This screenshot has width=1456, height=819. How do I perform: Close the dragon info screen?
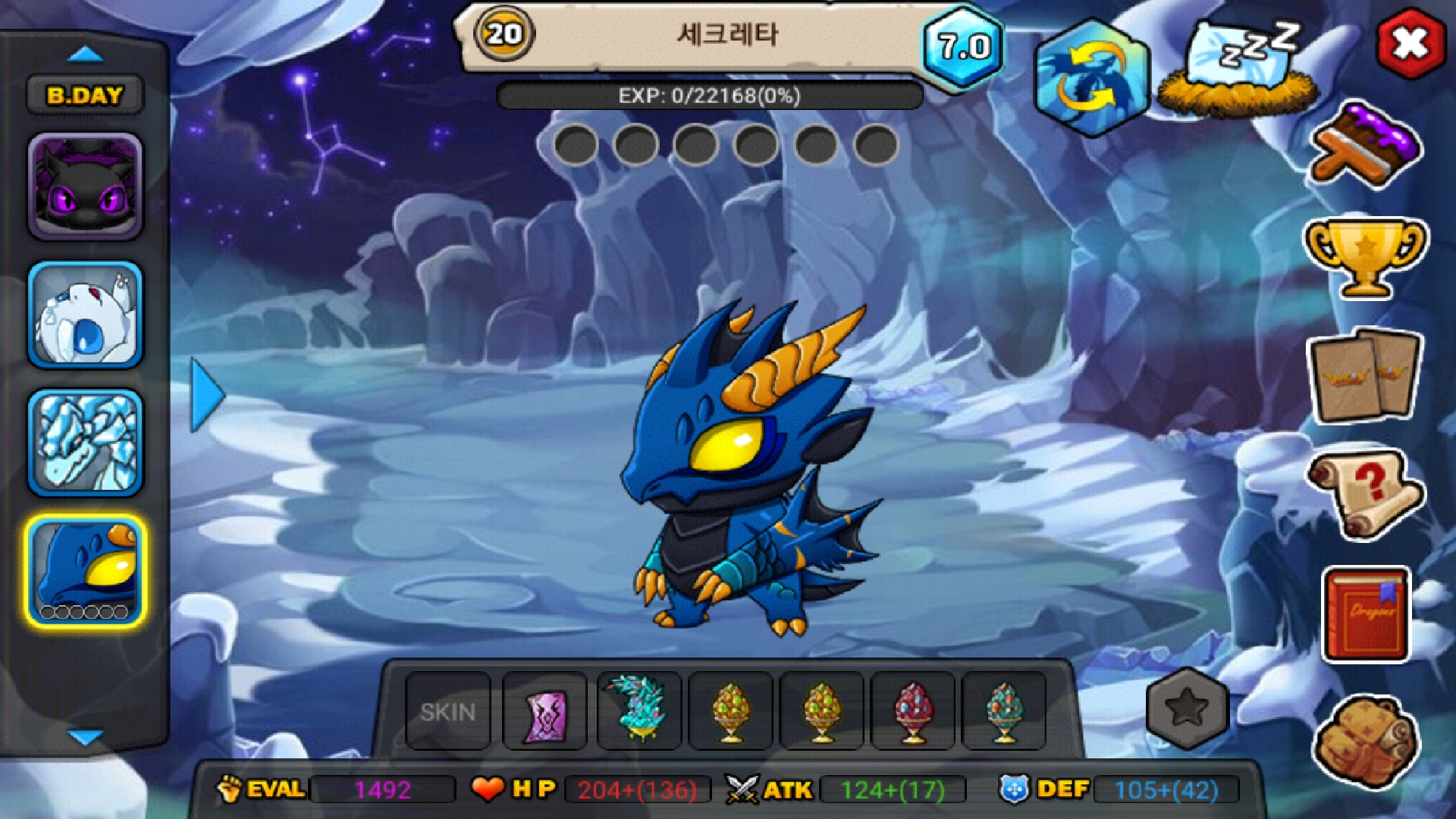(1410, 43)
